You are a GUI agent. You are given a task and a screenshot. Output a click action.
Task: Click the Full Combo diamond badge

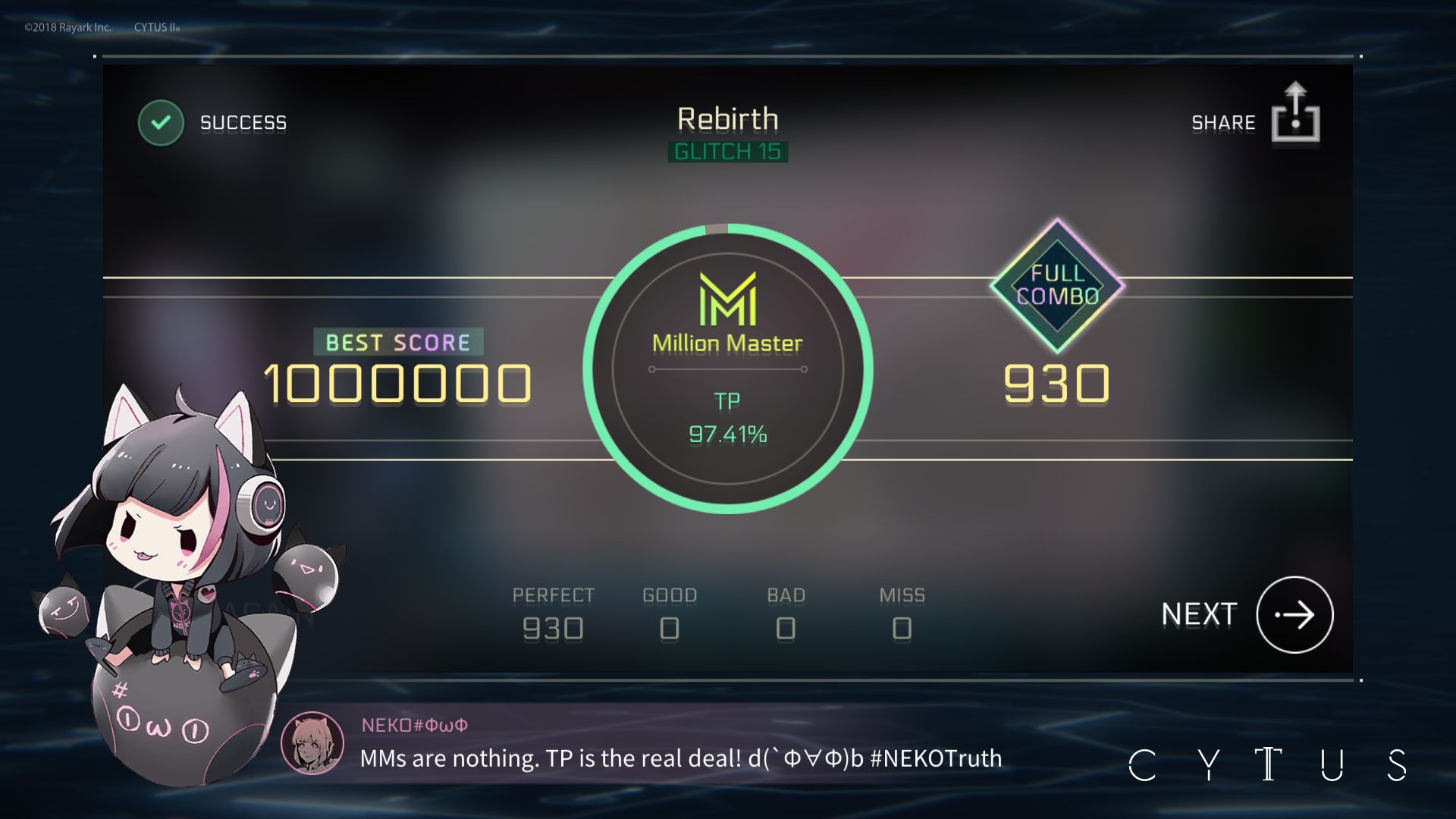pyautogui.click(x=1056, y=287)
